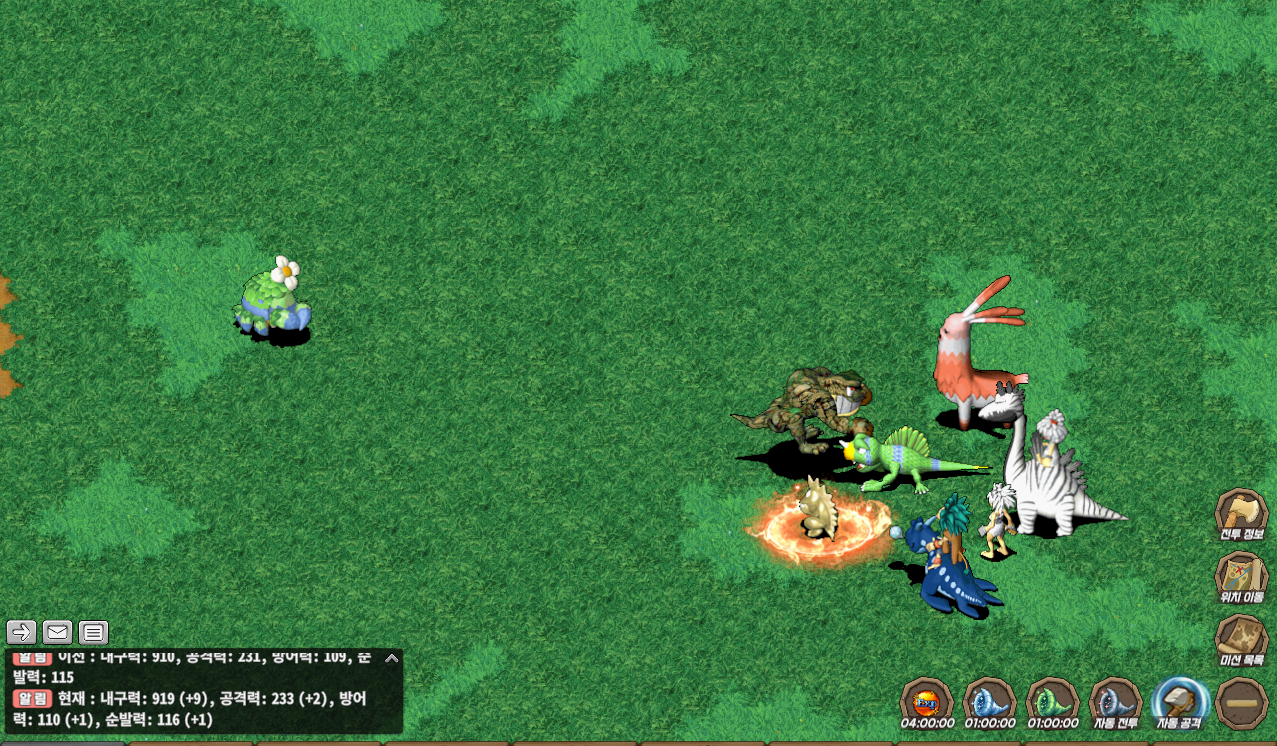Screen dimensions: 1277x746
Task: Open the mail envelope button
Action: 57,632
